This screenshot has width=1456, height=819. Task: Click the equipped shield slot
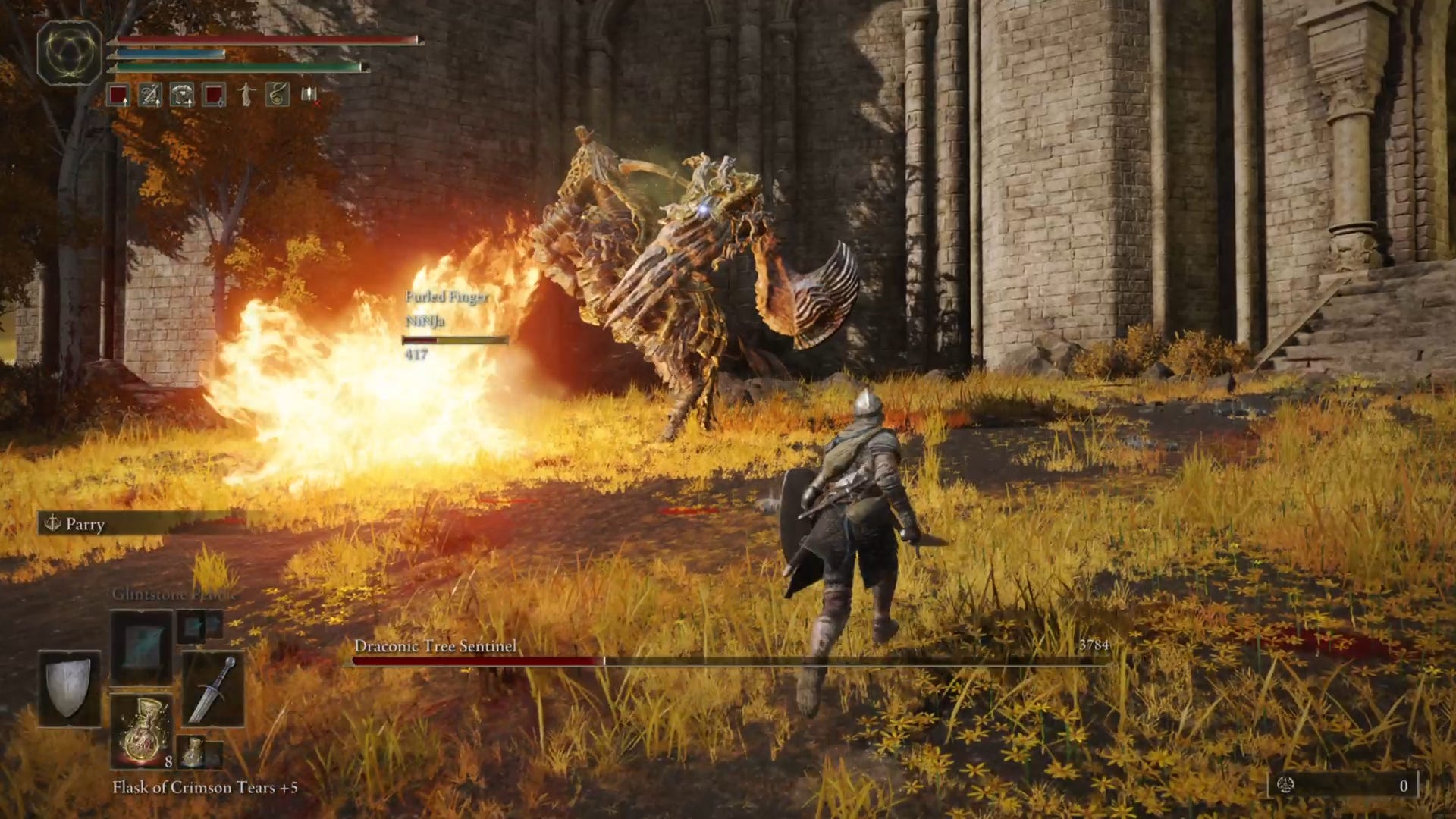pyautogui.click(x=69, y=688)
